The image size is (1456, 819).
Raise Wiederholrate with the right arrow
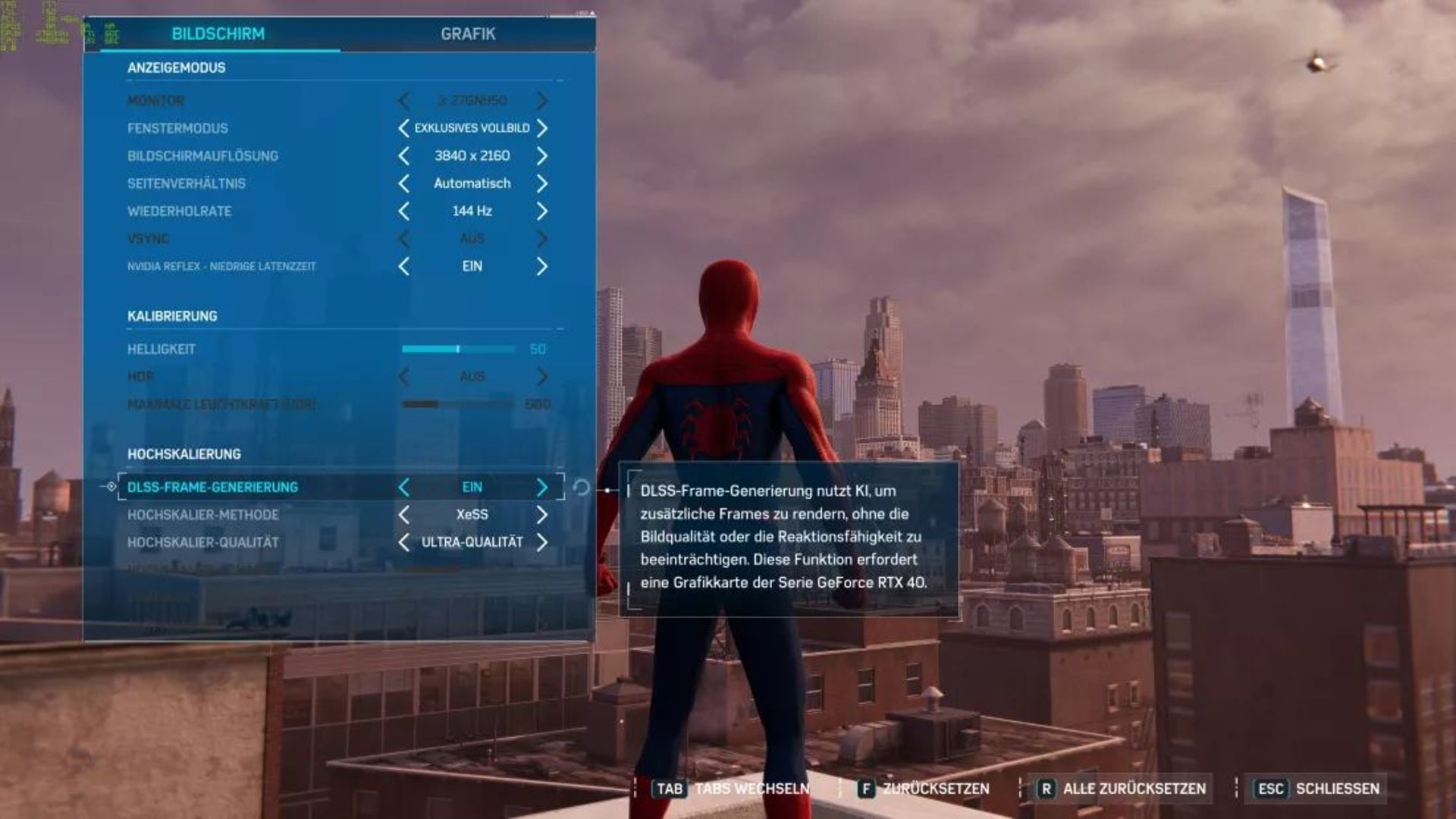541,211
